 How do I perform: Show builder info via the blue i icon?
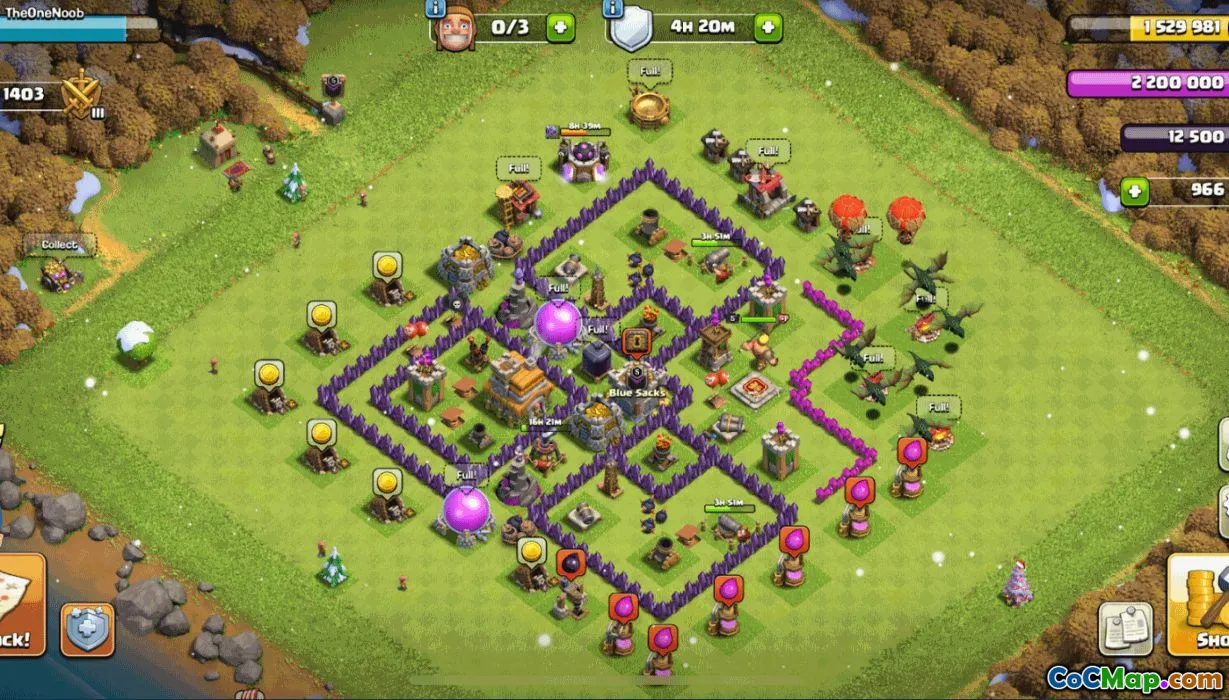point(436,9)
